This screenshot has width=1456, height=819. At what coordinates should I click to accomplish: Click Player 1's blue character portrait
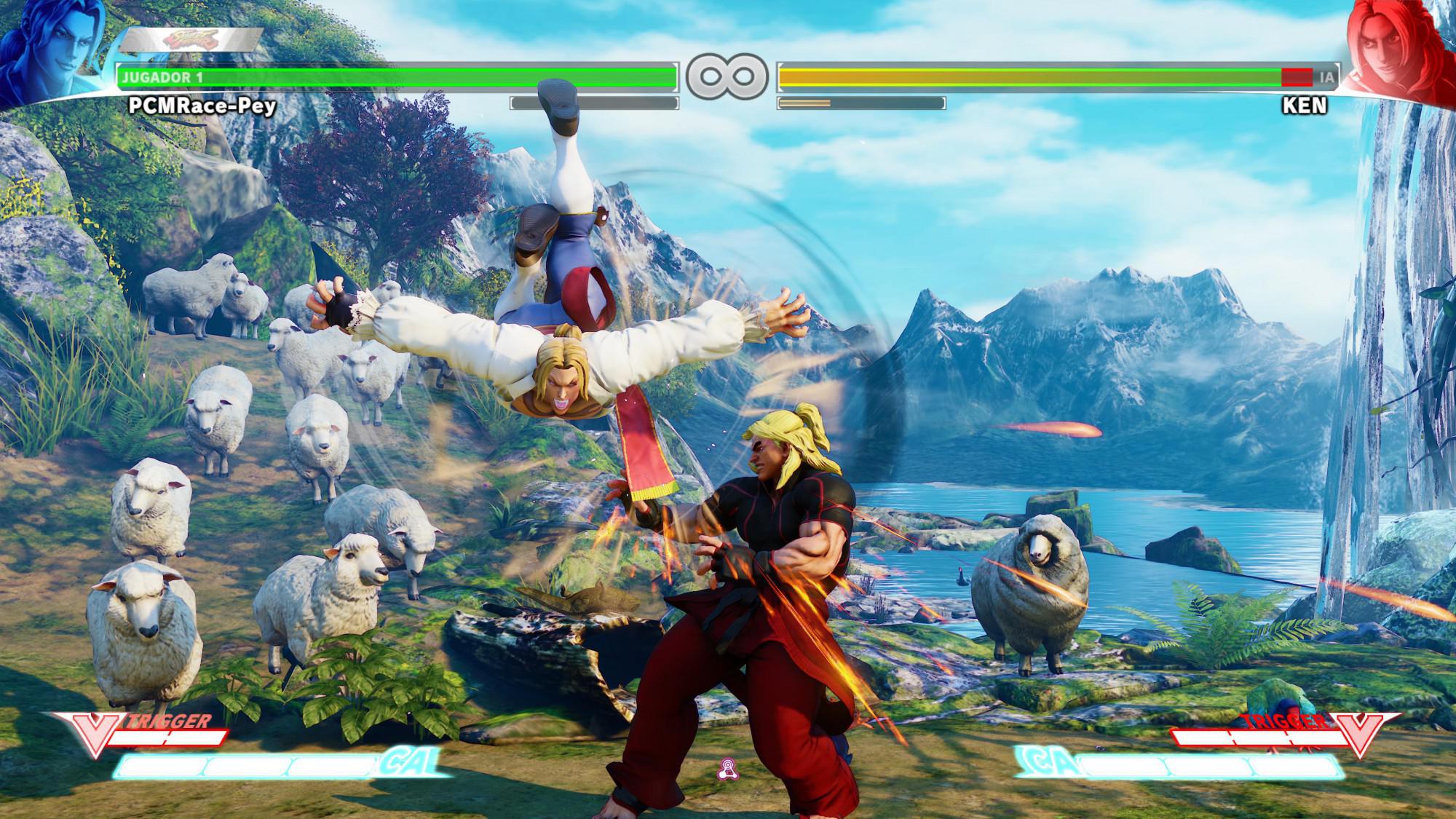pyautogui.click(x=50, y=50)
